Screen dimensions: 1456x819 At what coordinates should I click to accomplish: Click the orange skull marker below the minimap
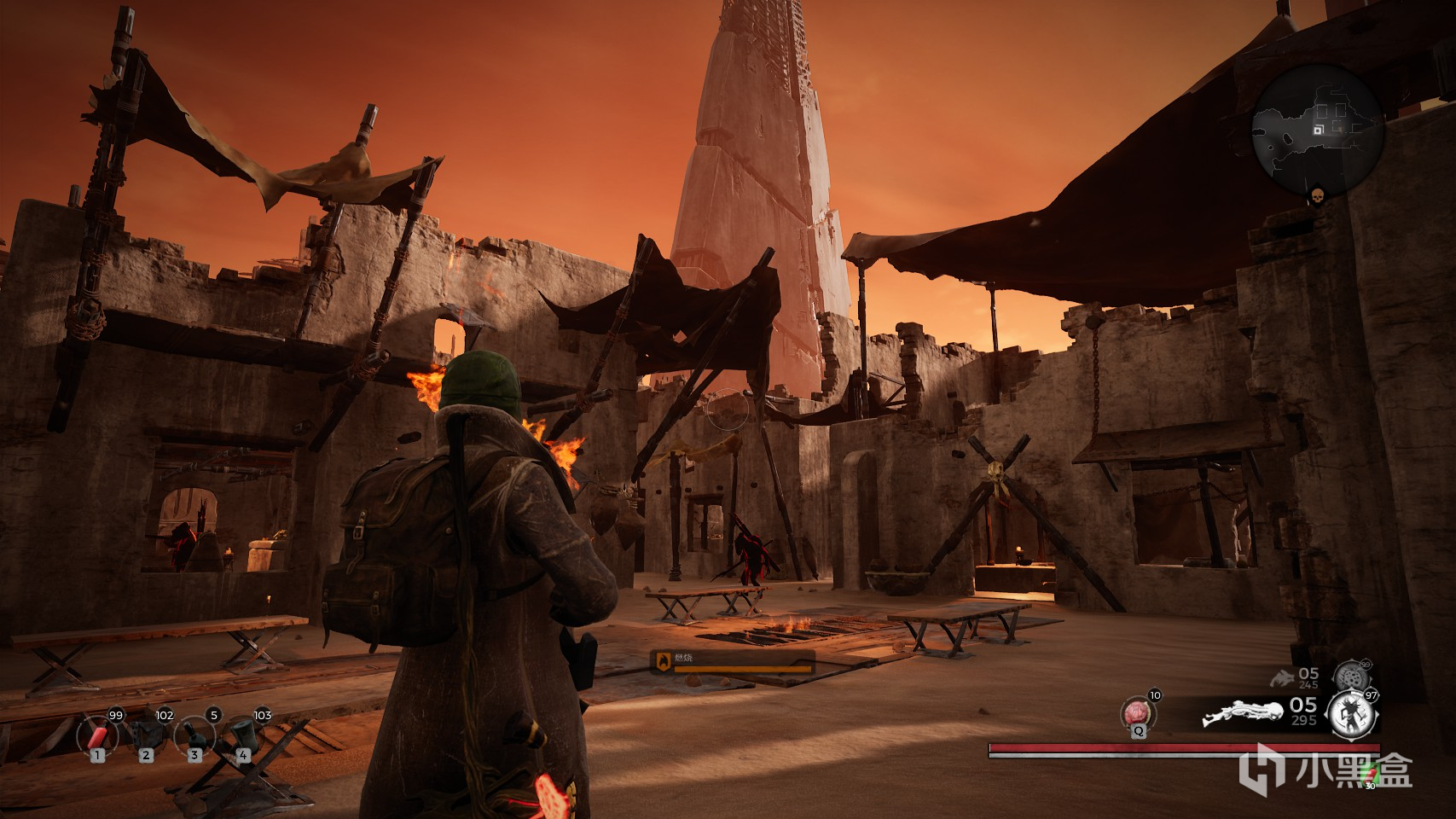click(1317, 198)
